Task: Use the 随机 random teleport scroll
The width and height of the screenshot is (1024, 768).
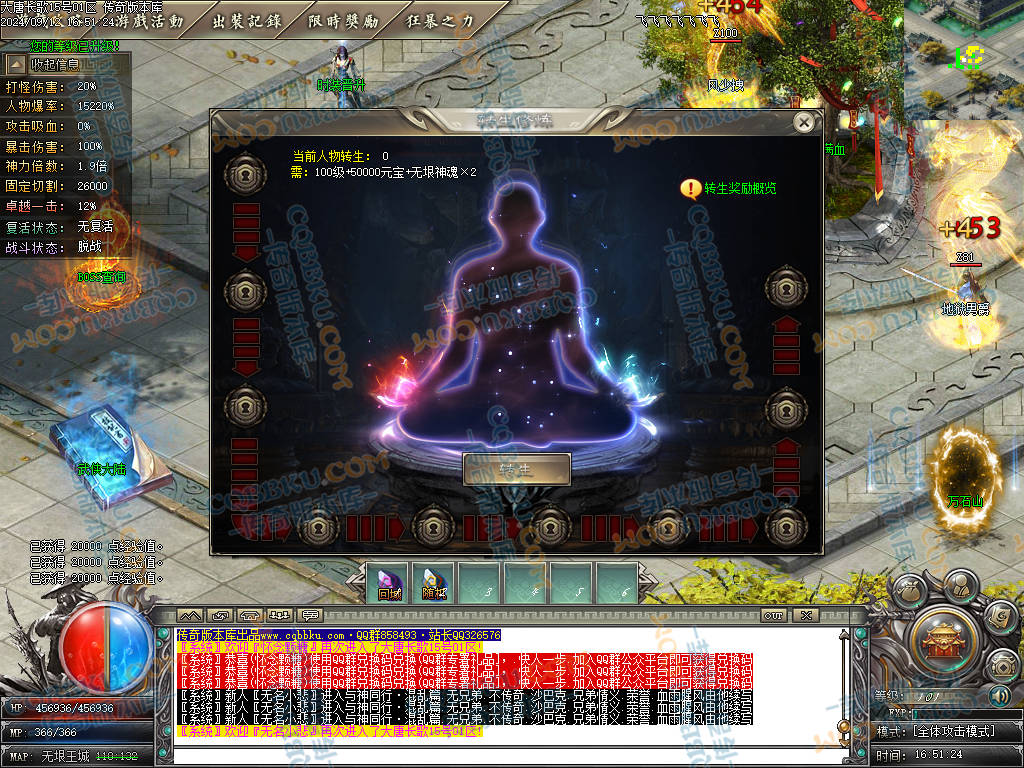Action: click(x=433, y=584)
